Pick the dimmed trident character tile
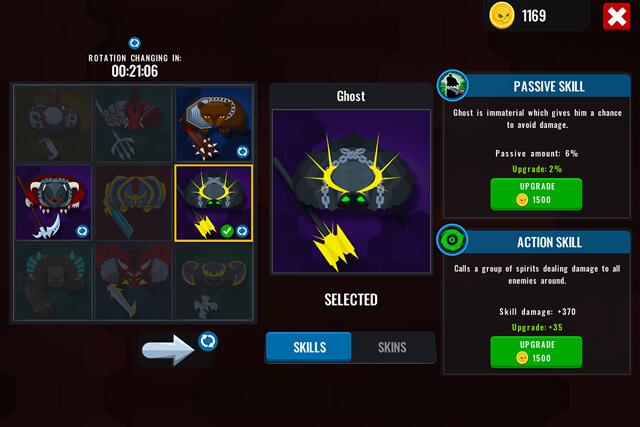This screenshot has height=427, width=640. [133, 123]
